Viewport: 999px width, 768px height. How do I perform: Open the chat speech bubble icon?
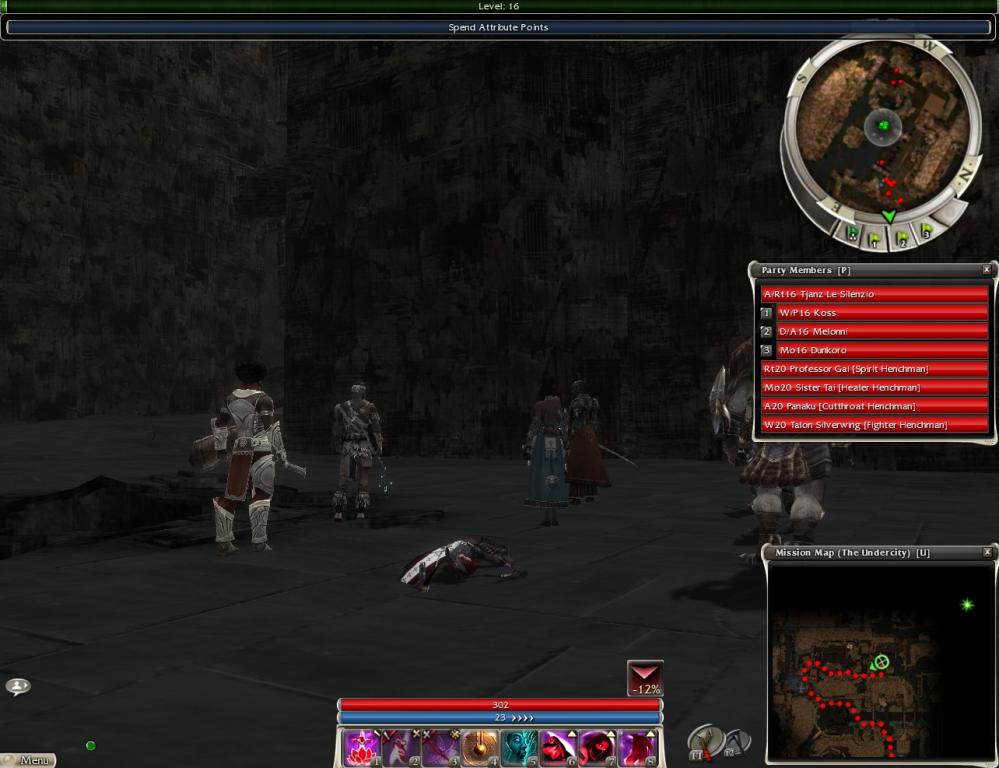(18, 686)
